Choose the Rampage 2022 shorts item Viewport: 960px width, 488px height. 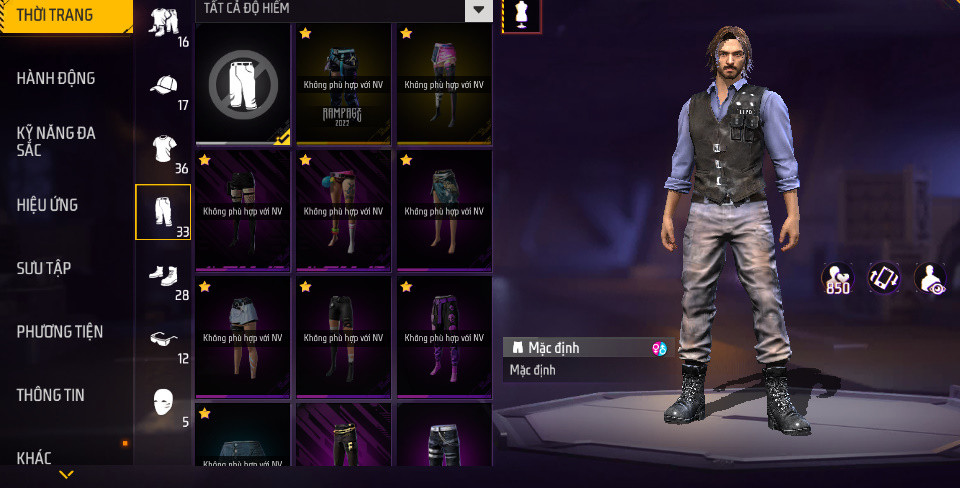[x=343, y=84]
